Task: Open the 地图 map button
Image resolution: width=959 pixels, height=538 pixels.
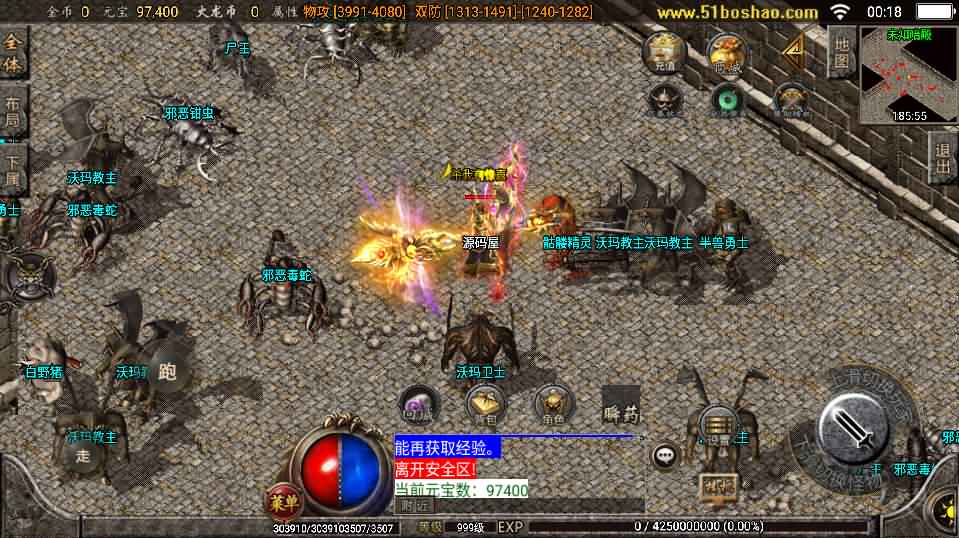Action: (x=841, y=53)
